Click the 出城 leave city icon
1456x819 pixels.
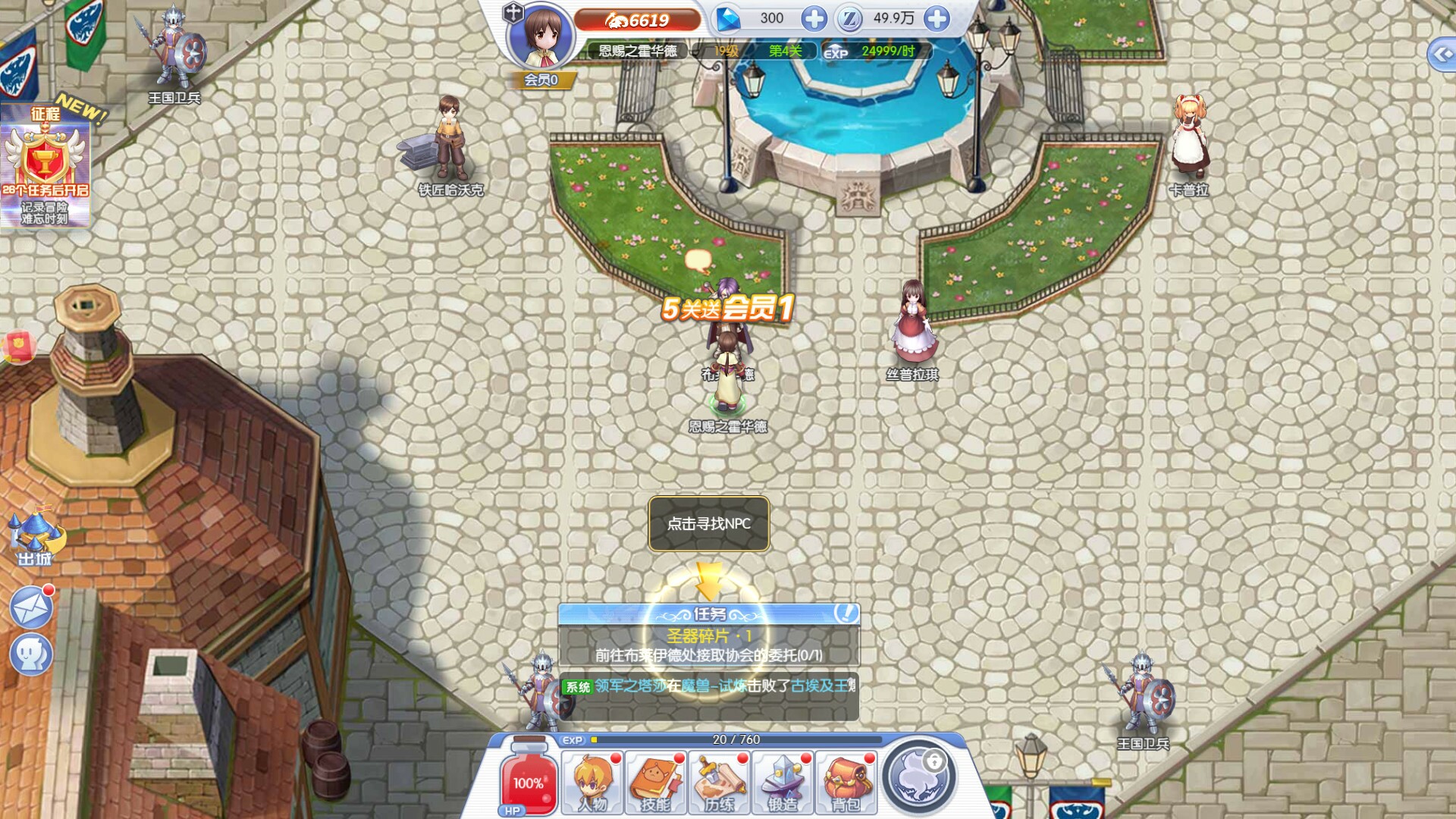pos(36,539)
